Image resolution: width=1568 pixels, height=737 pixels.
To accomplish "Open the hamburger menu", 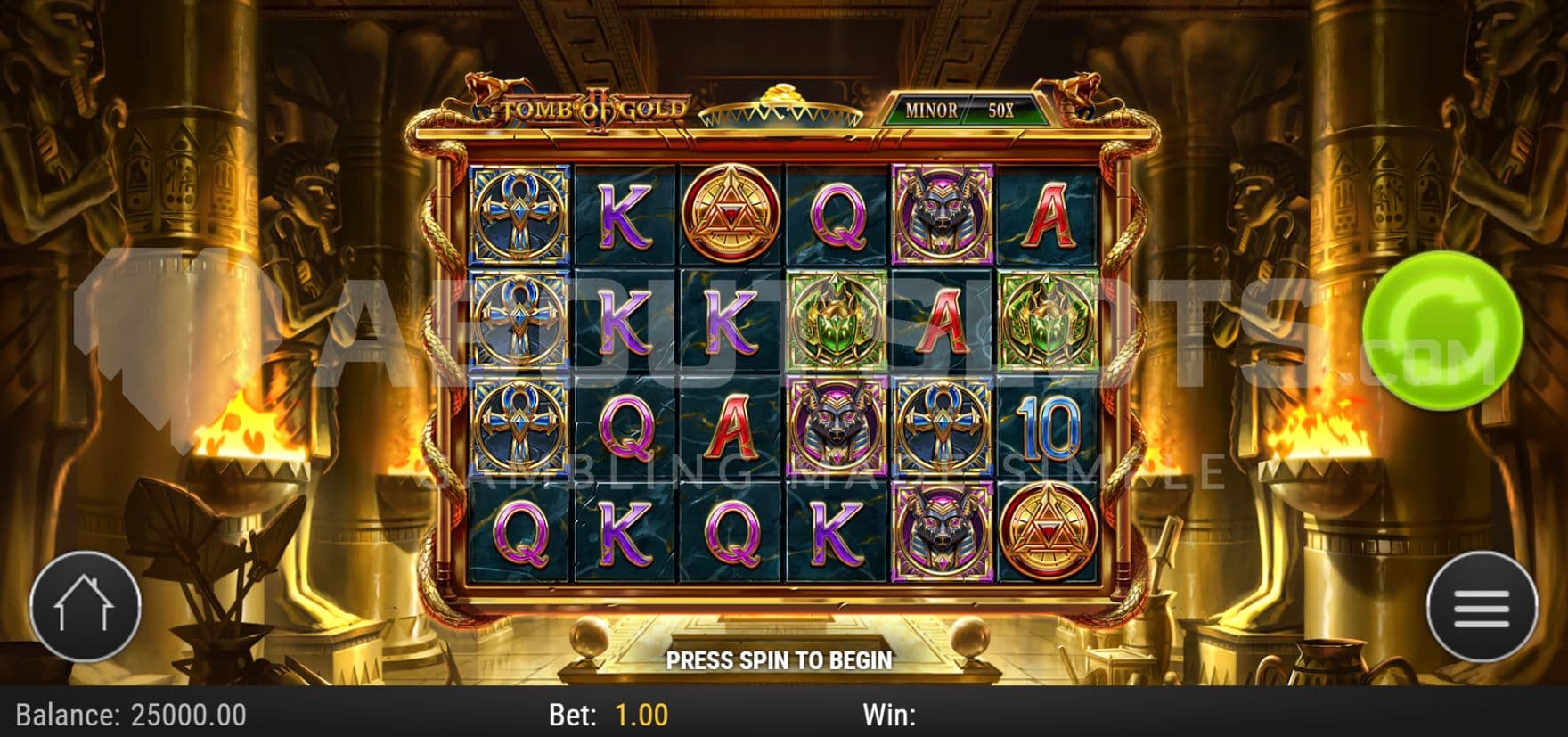I will [1482, 608].
